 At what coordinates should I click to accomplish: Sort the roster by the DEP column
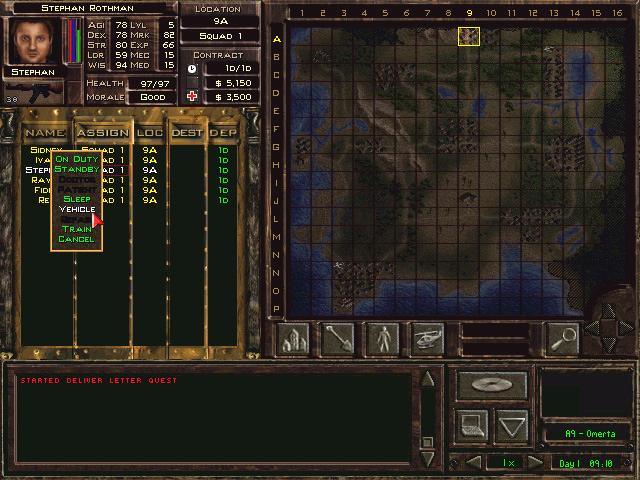(223, 132)
